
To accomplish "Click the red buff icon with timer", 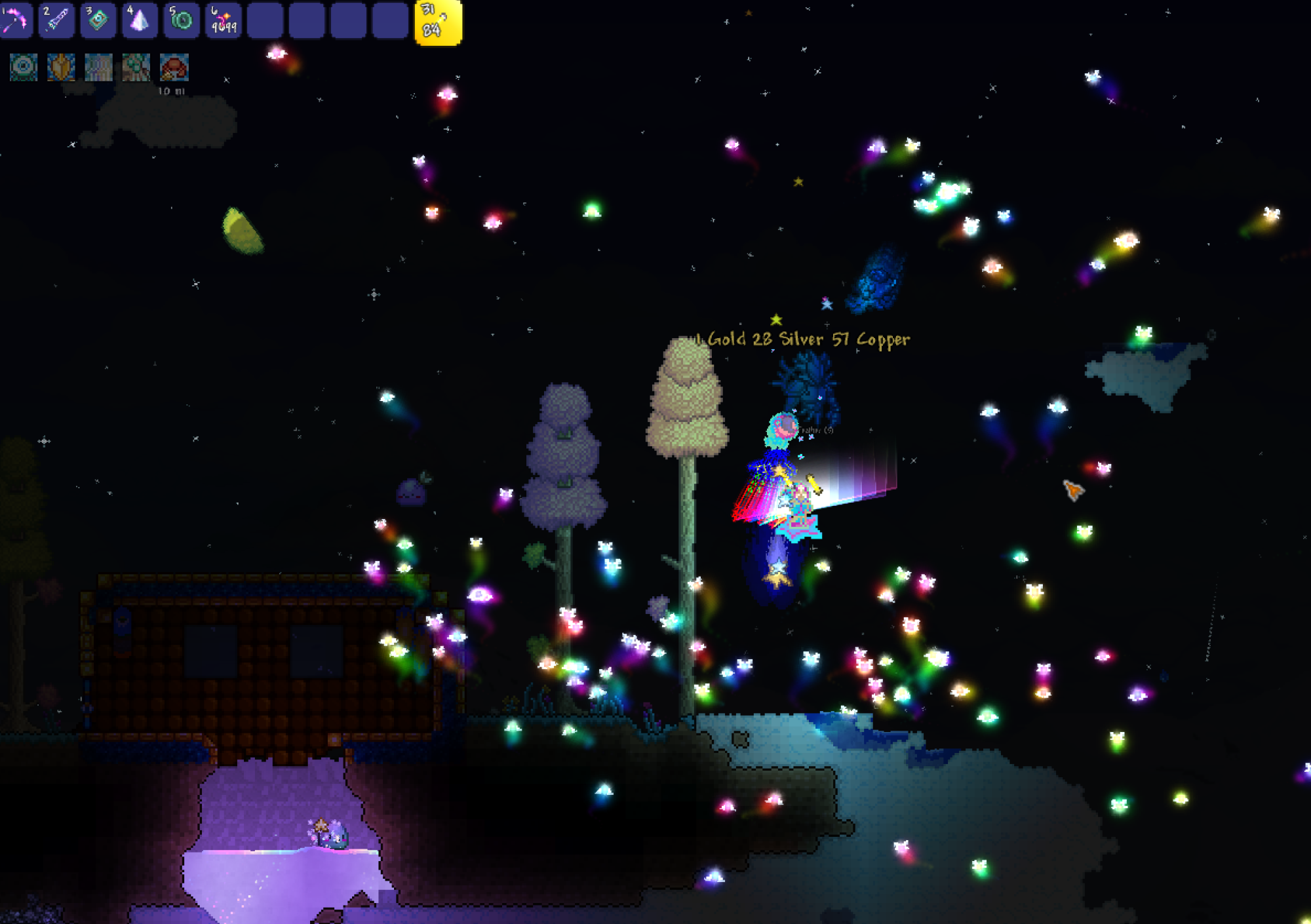I will point(174,67).
